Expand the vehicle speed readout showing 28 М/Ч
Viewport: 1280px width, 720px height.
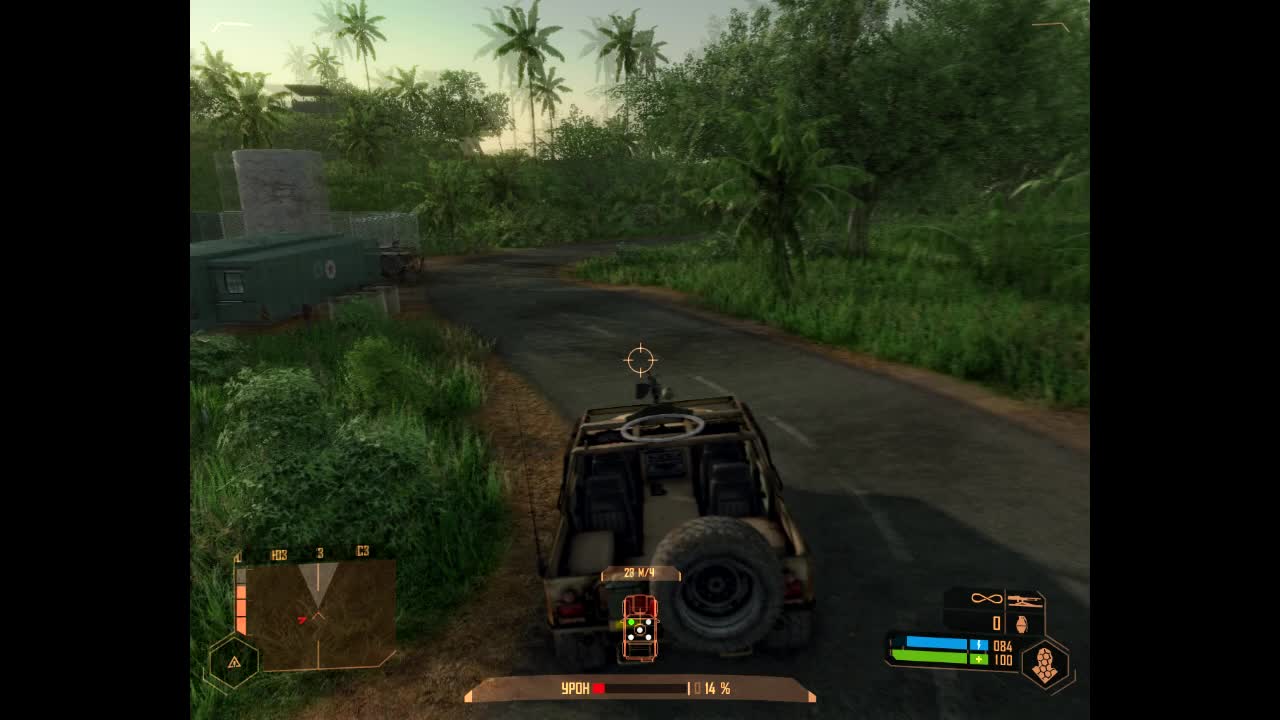tap(639, 573)
